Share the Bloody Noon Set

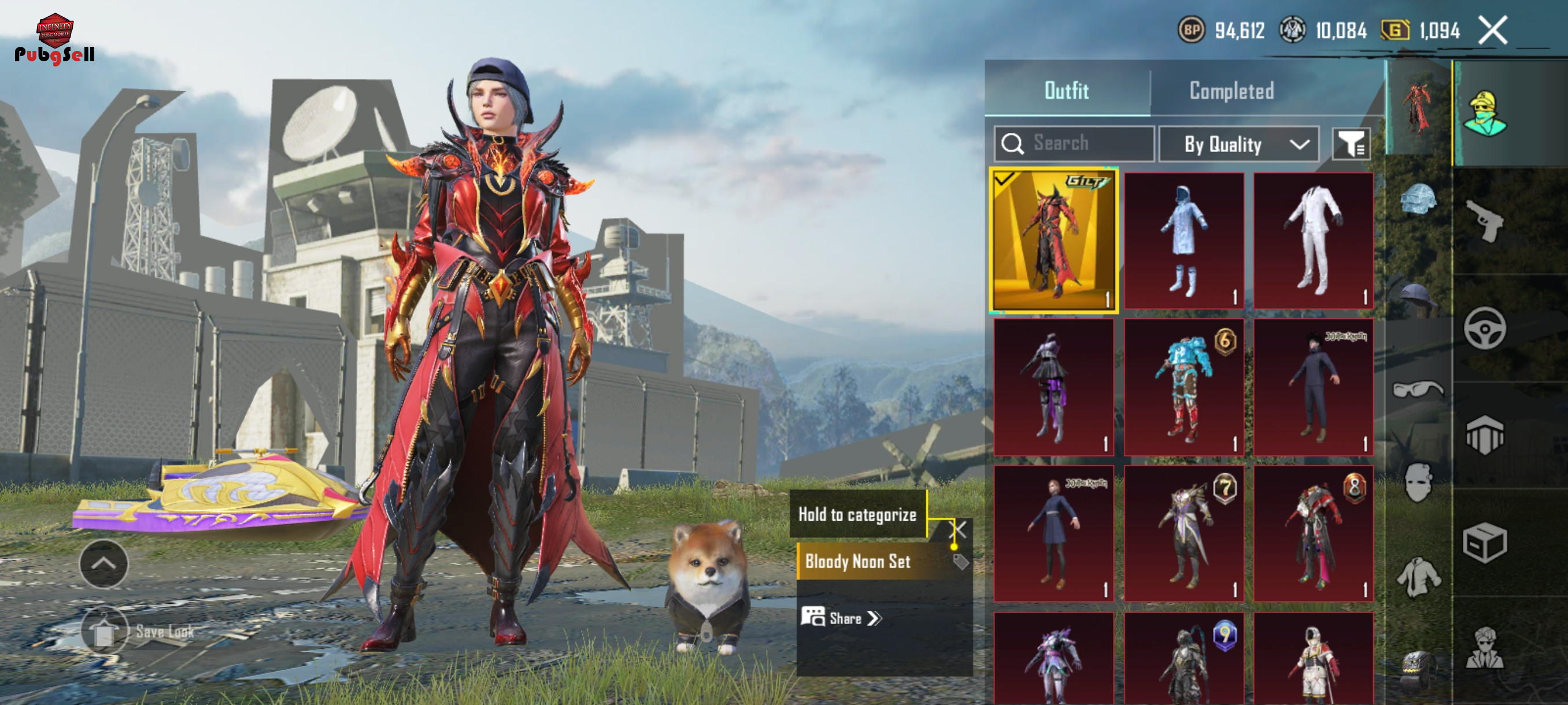coord(842,618)
